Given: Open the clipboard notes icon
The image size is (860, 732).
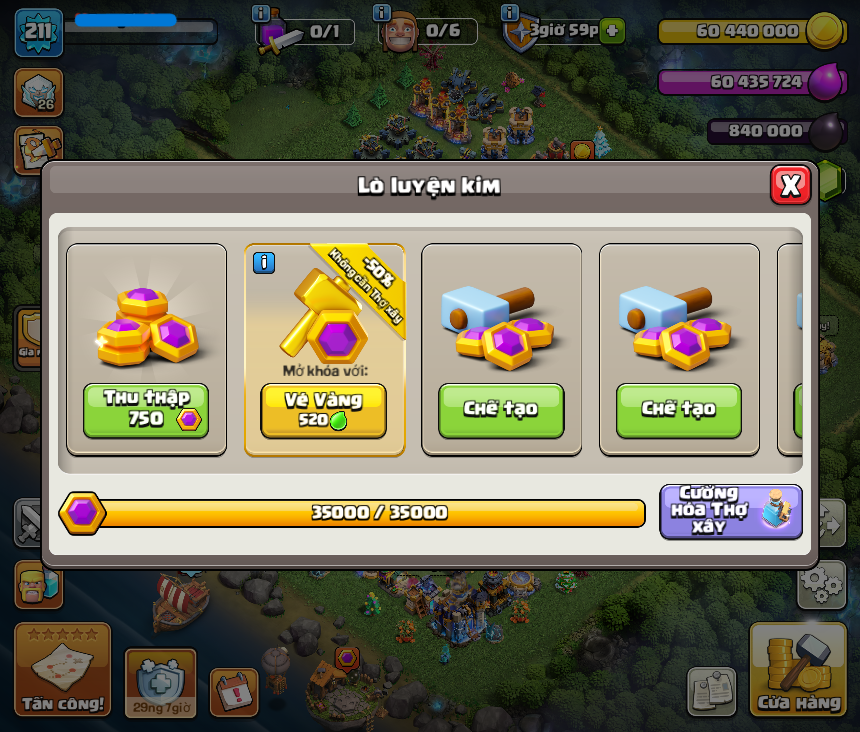Looking at the screenshot, I should pyautogui.click(x=711, y=691).
